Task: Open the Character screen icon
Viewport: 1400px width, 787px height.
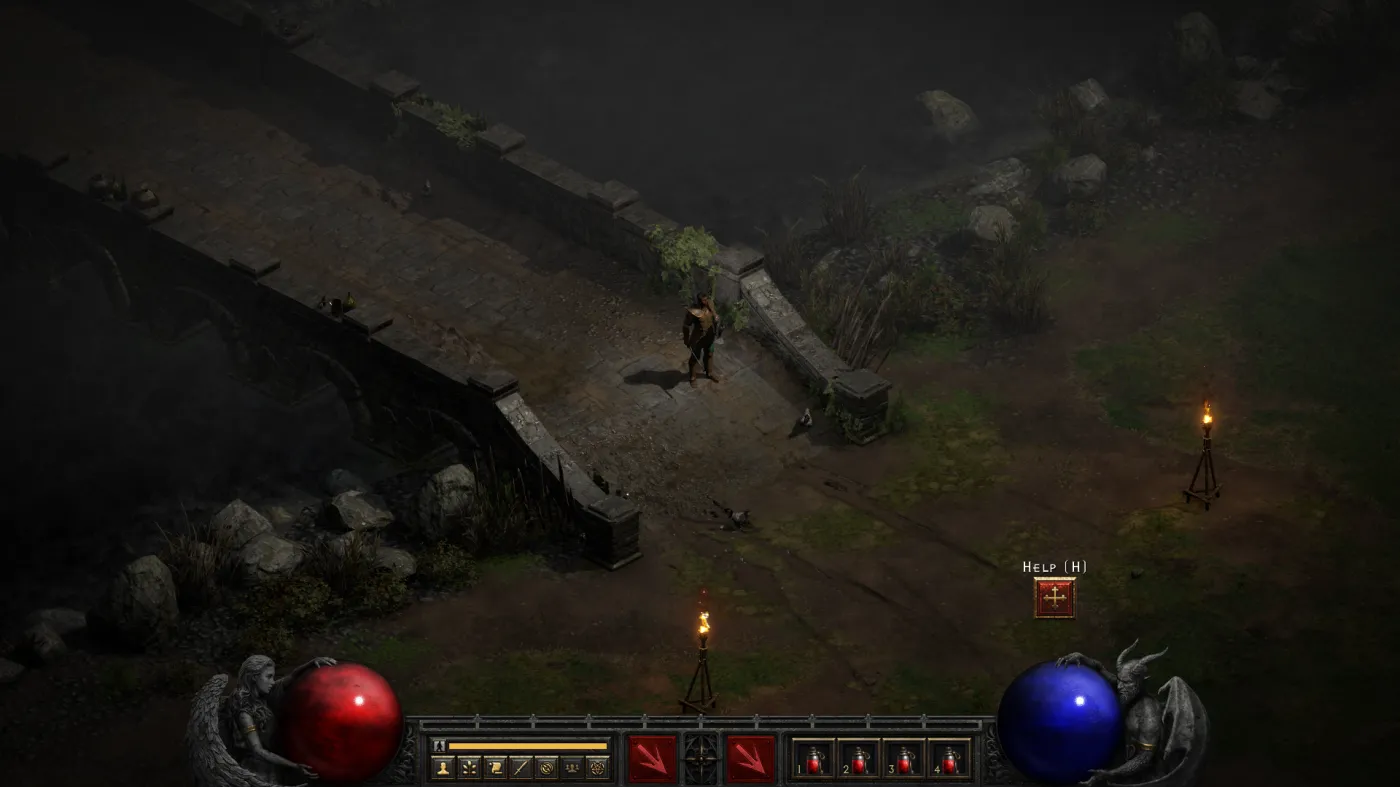Action: pyautogui.click(x=443, y=768)
